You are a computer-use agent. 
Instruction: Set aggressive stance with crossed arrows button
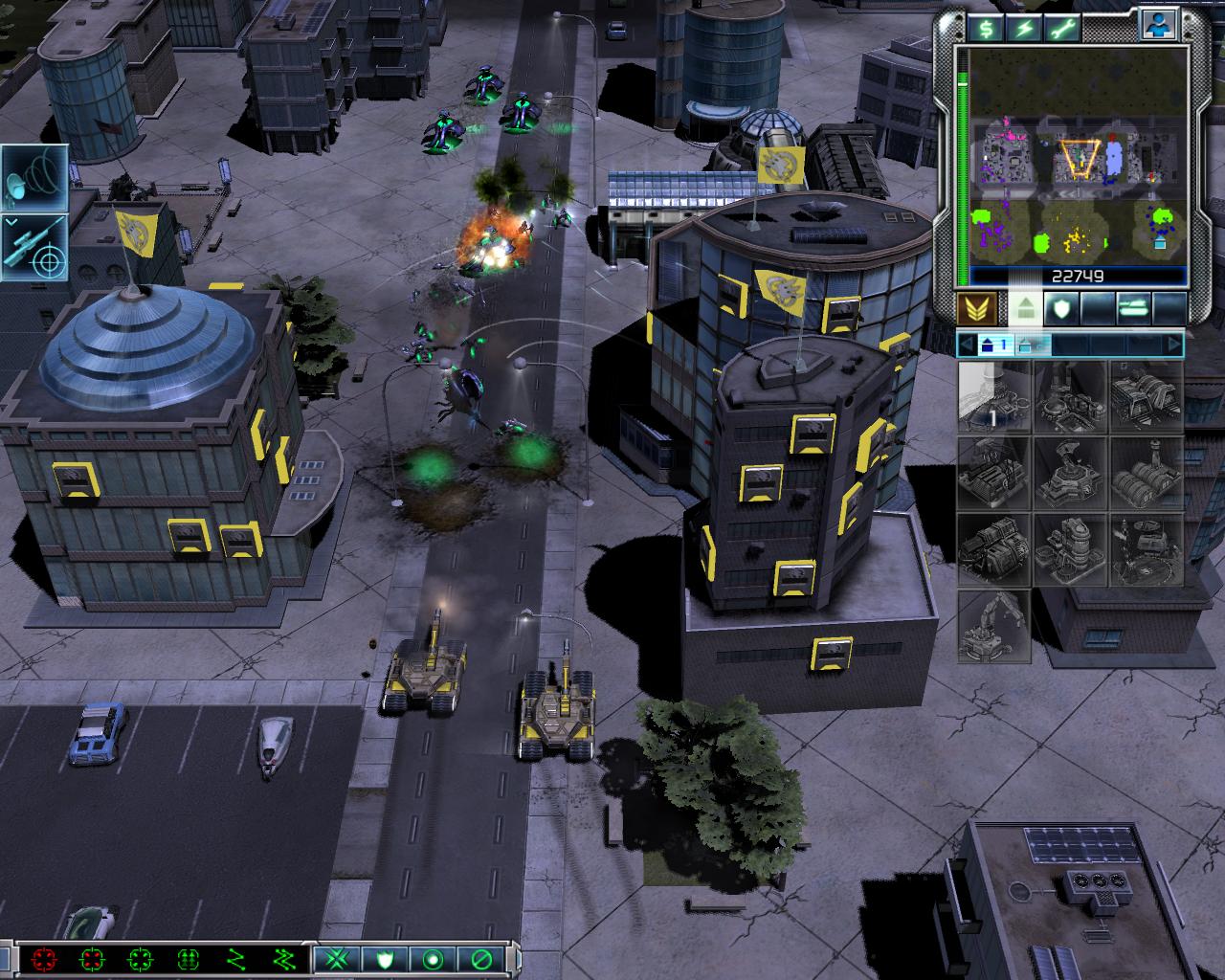coord(335,958)
